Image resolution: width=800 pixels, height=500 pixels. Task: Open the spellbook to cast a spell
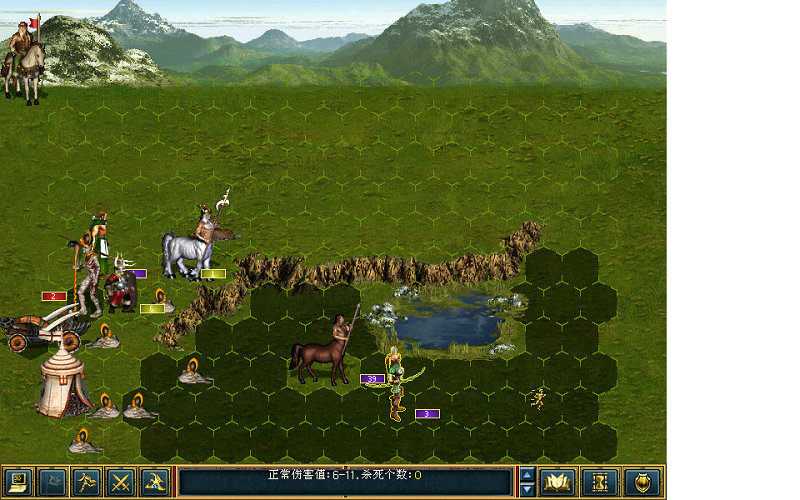(x=557, y=482)
